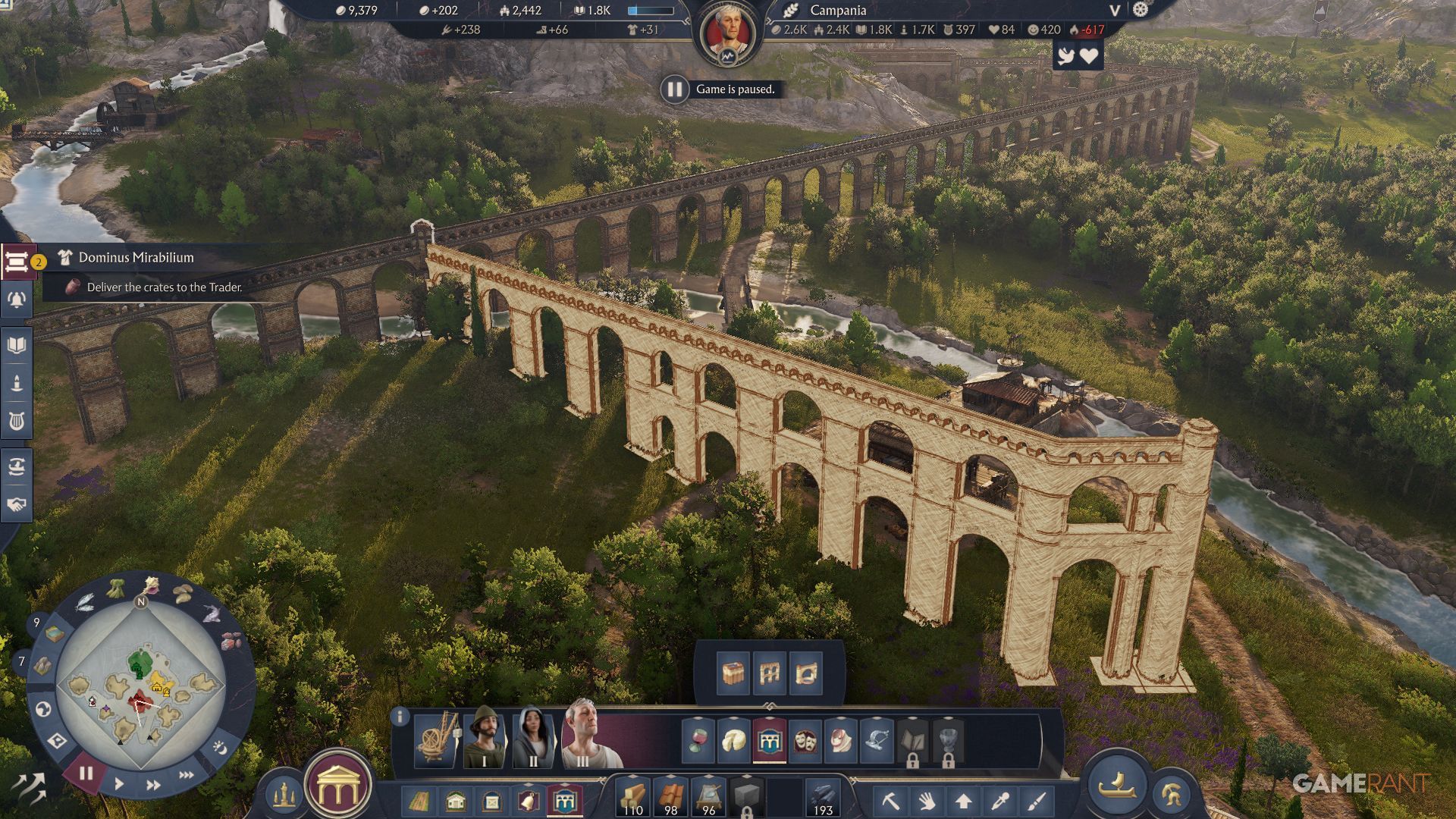Toggle the day-night cycle button
This screenshot has width=1456, height=819.
[x=220, y=748]
